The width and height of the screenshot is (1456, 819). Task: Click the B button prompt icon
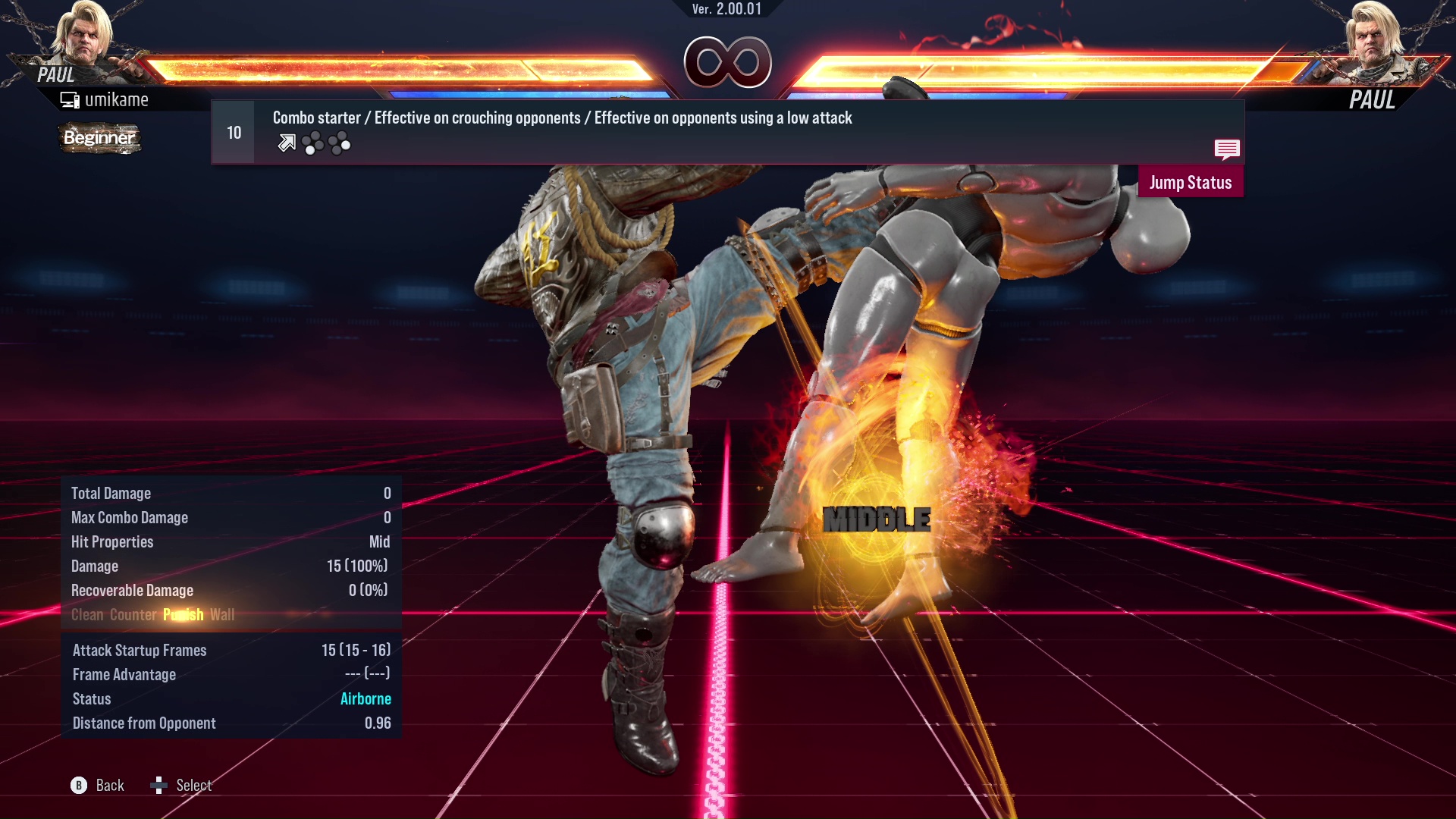coord(78,786)
